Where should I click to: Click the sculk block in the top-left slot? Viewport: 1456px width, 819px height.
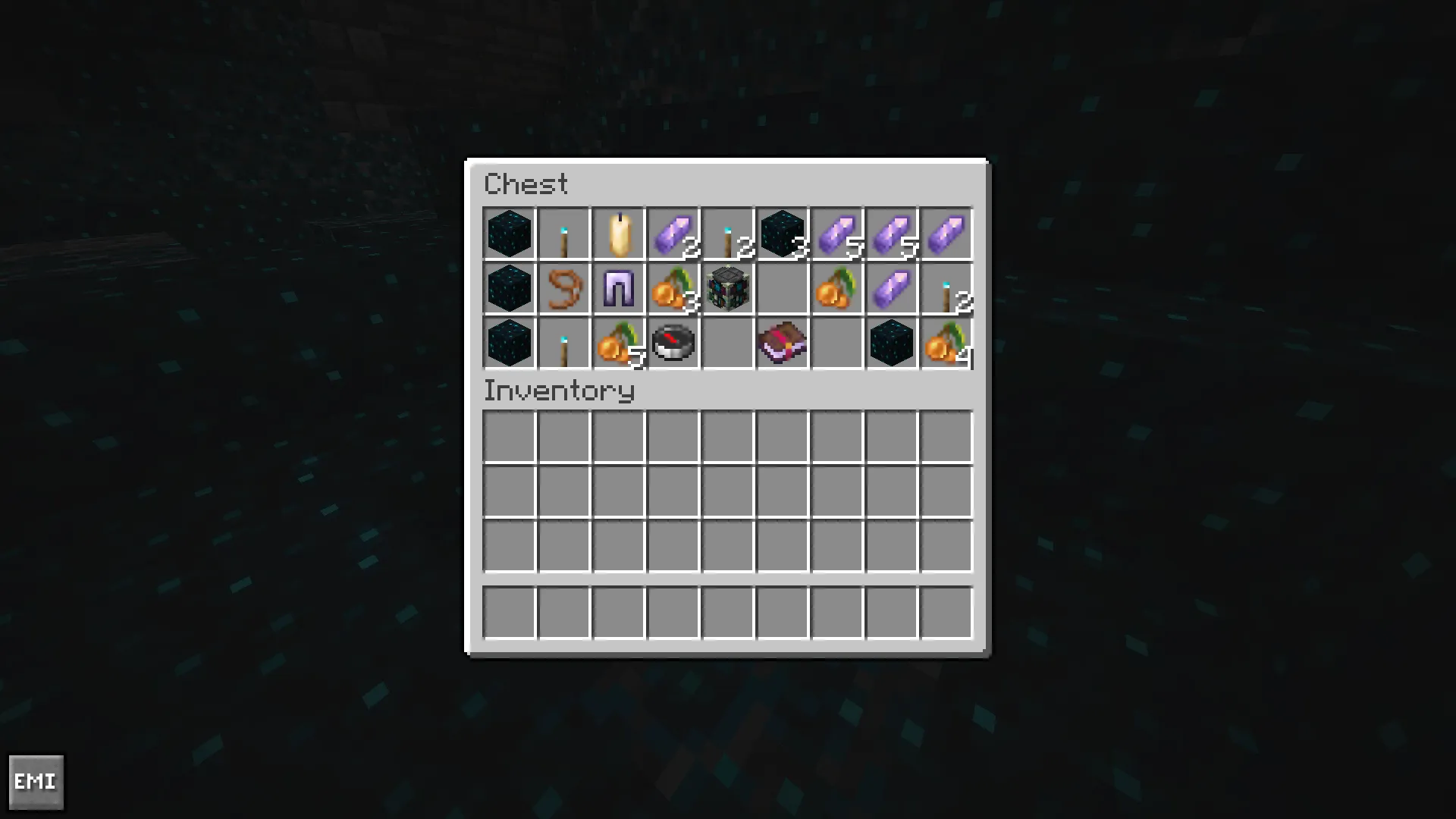509,233
